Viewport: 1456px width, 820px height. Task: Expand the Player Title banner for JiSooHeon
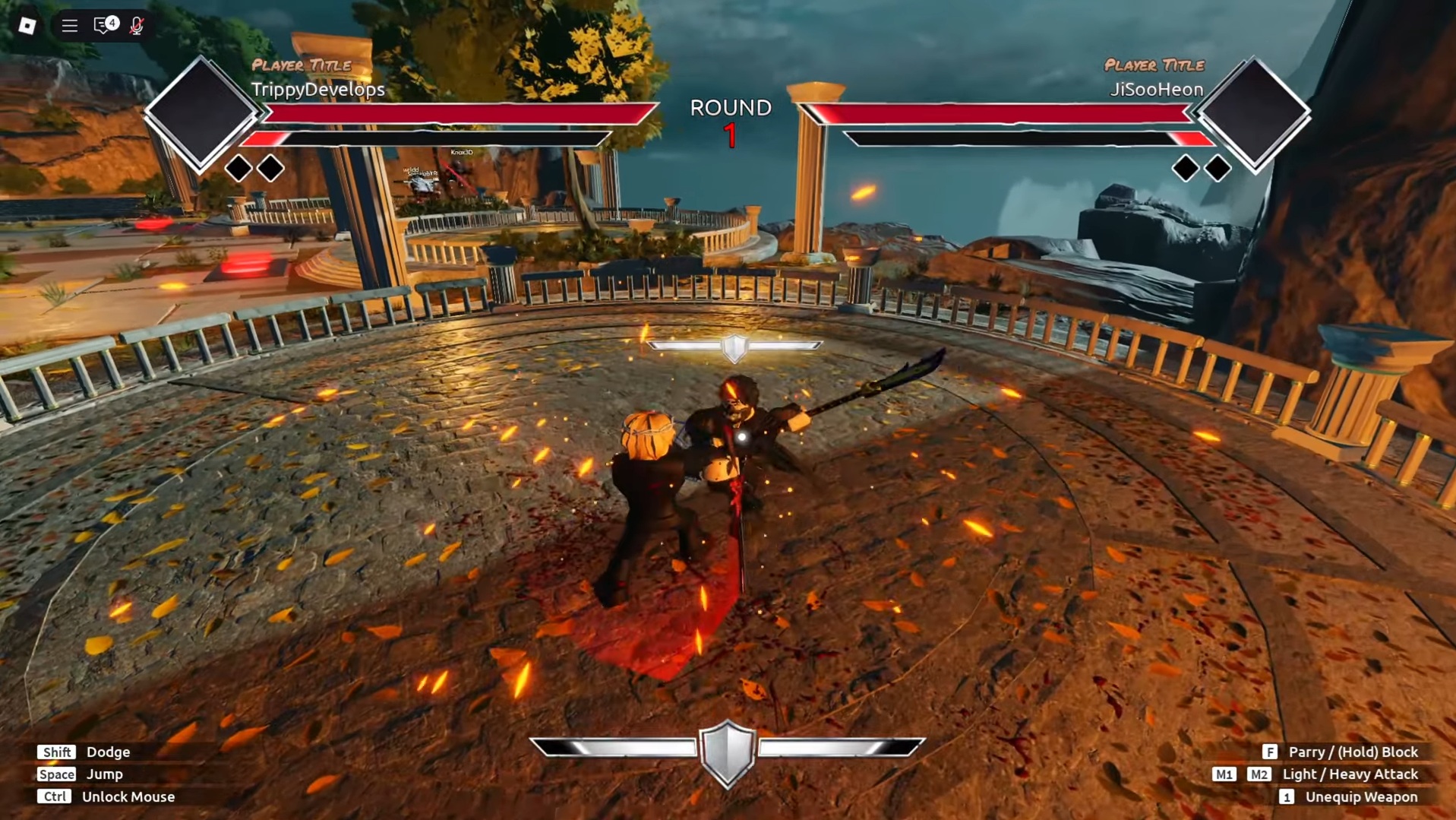(1154, 66)
